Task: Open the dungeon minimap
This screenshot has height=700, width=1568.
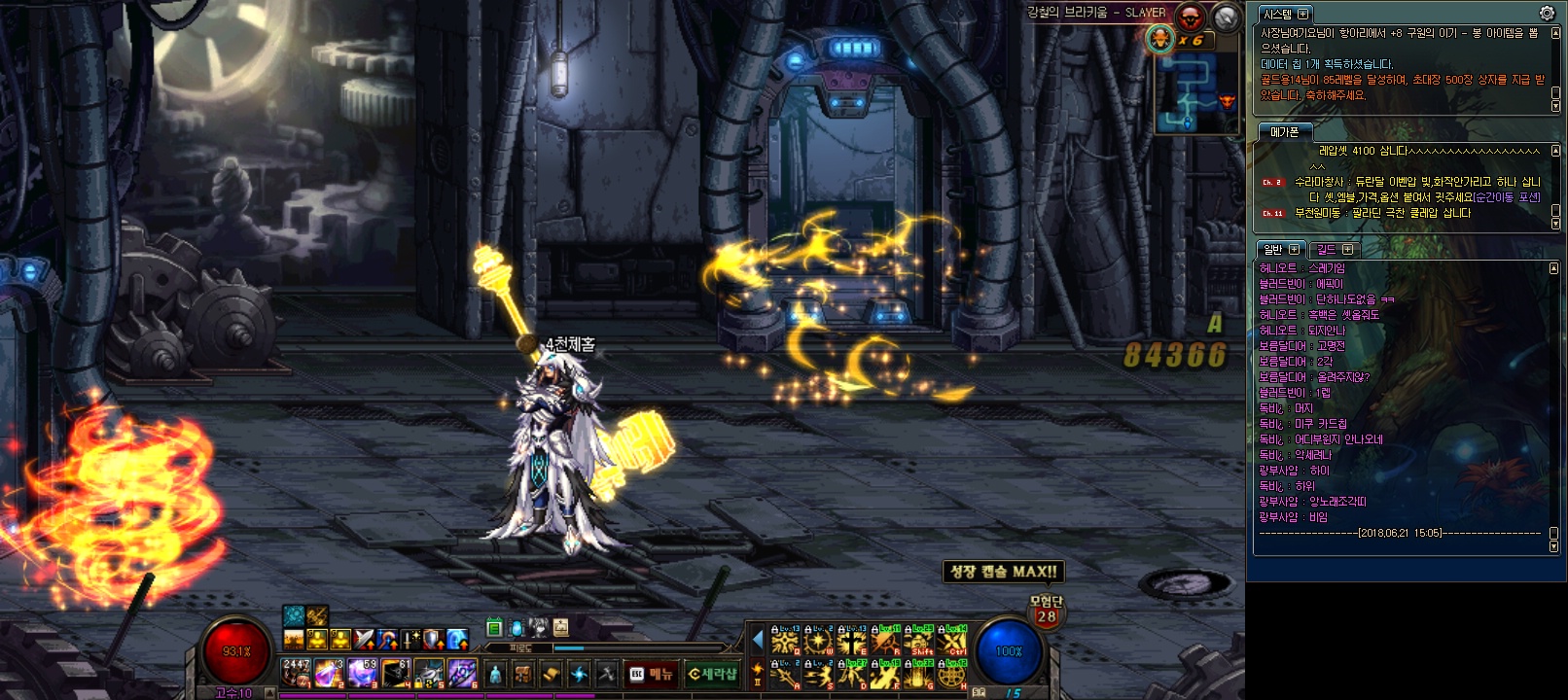Action: pos(1195,93)
